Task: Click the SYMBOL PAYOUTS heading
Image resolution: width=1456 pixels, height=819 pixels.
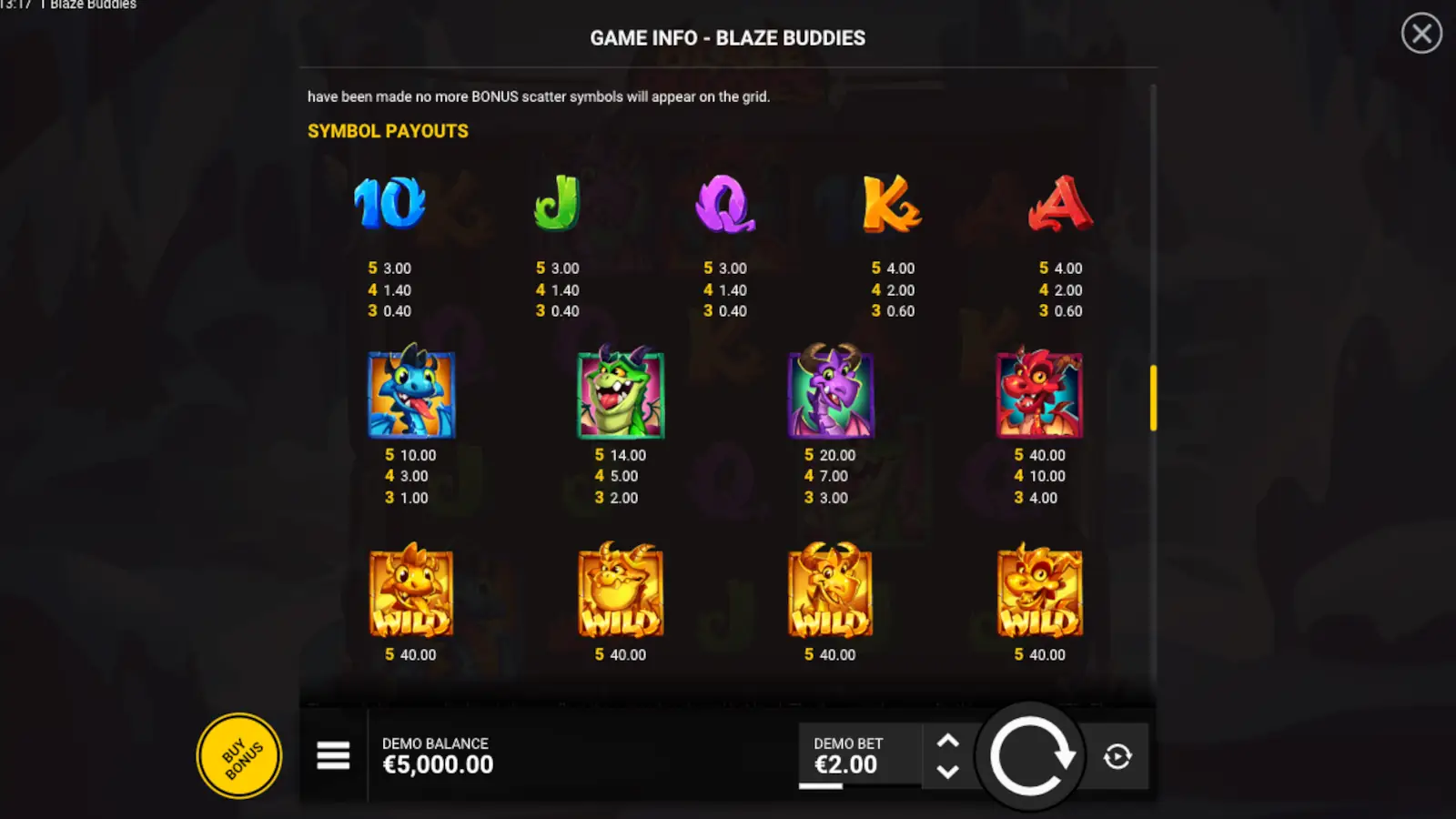Action: coord(387,131)
